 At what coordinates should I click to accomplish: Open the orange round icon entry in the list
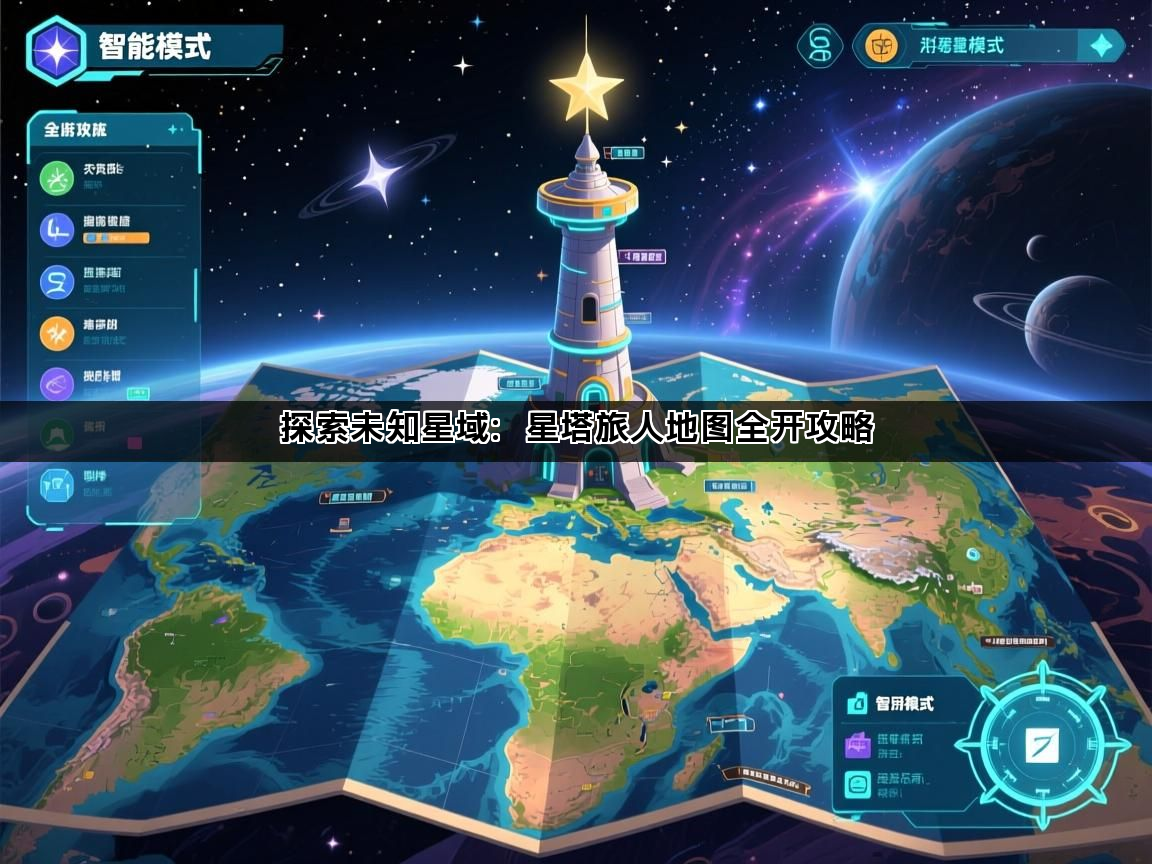(x=57, y=333)
